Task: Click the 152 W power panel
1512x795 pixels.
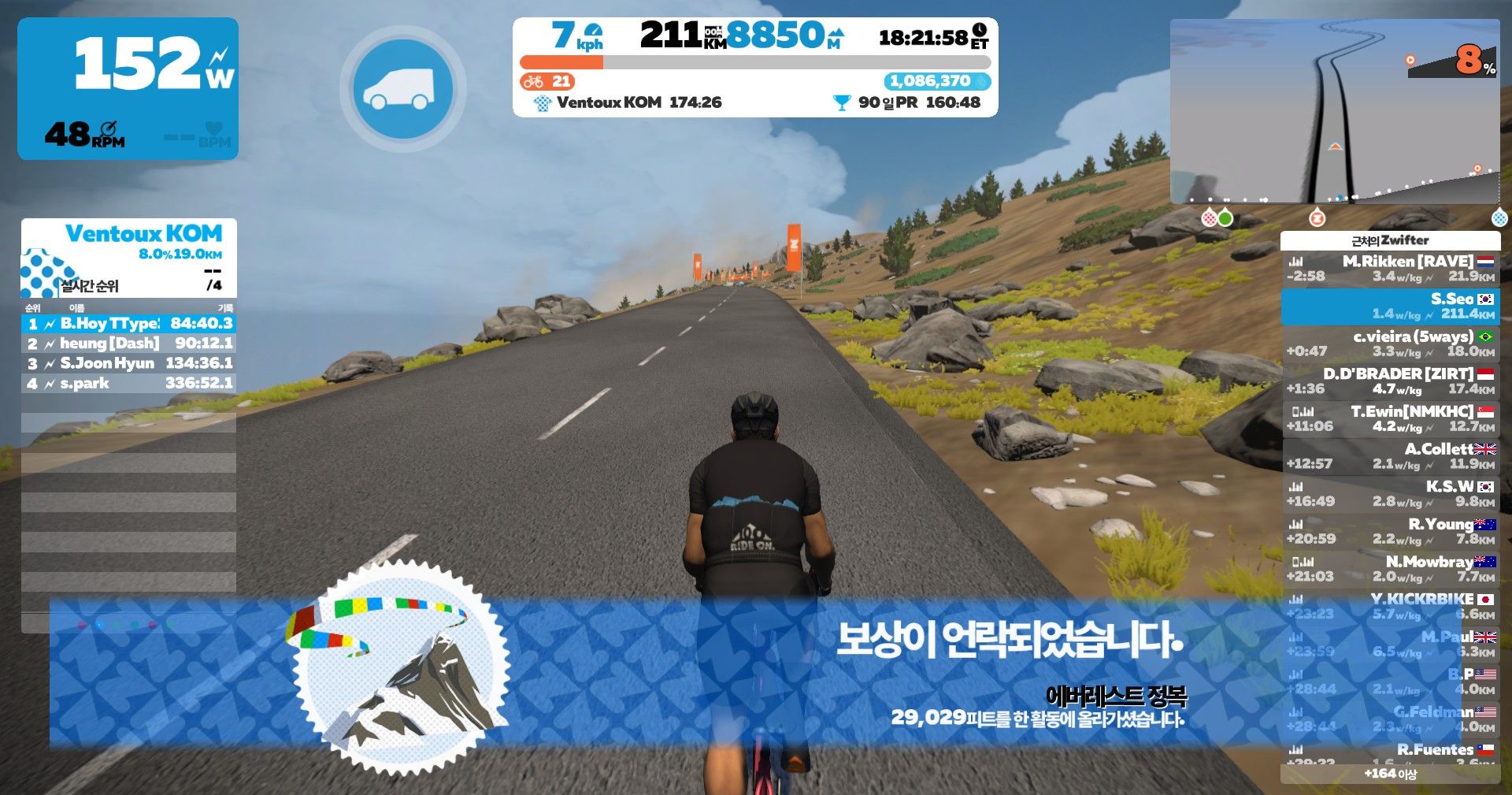Action: click(x=128, y=88)
